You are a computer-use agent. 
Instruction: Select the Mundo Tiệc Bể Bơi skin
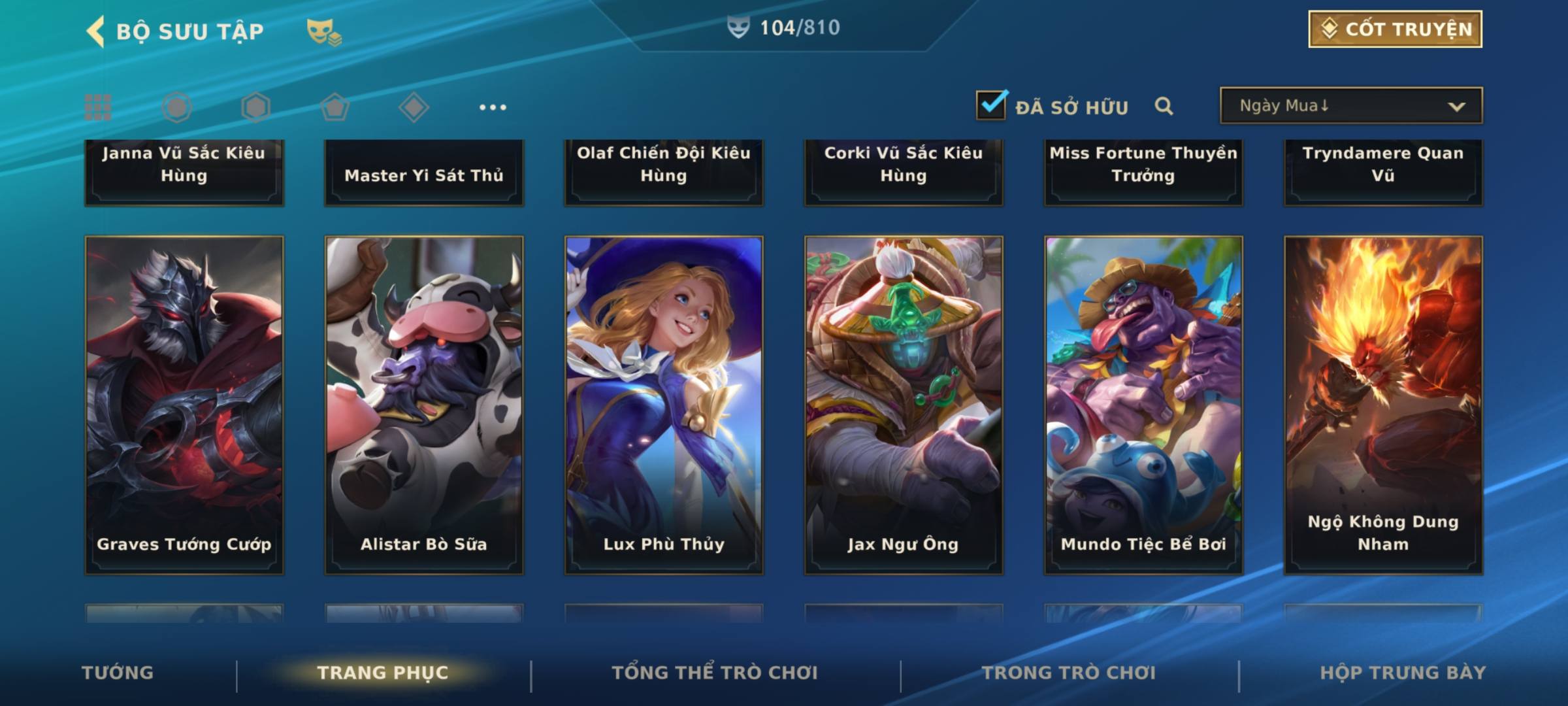(x=1143, y=405)
